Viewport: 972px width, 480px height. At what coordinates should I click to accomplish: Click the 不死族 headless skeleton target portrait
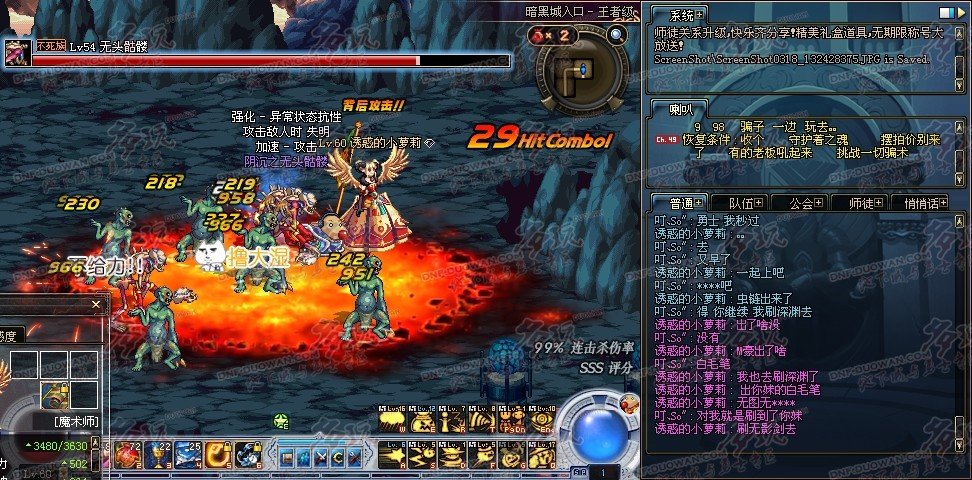point(17,55)
